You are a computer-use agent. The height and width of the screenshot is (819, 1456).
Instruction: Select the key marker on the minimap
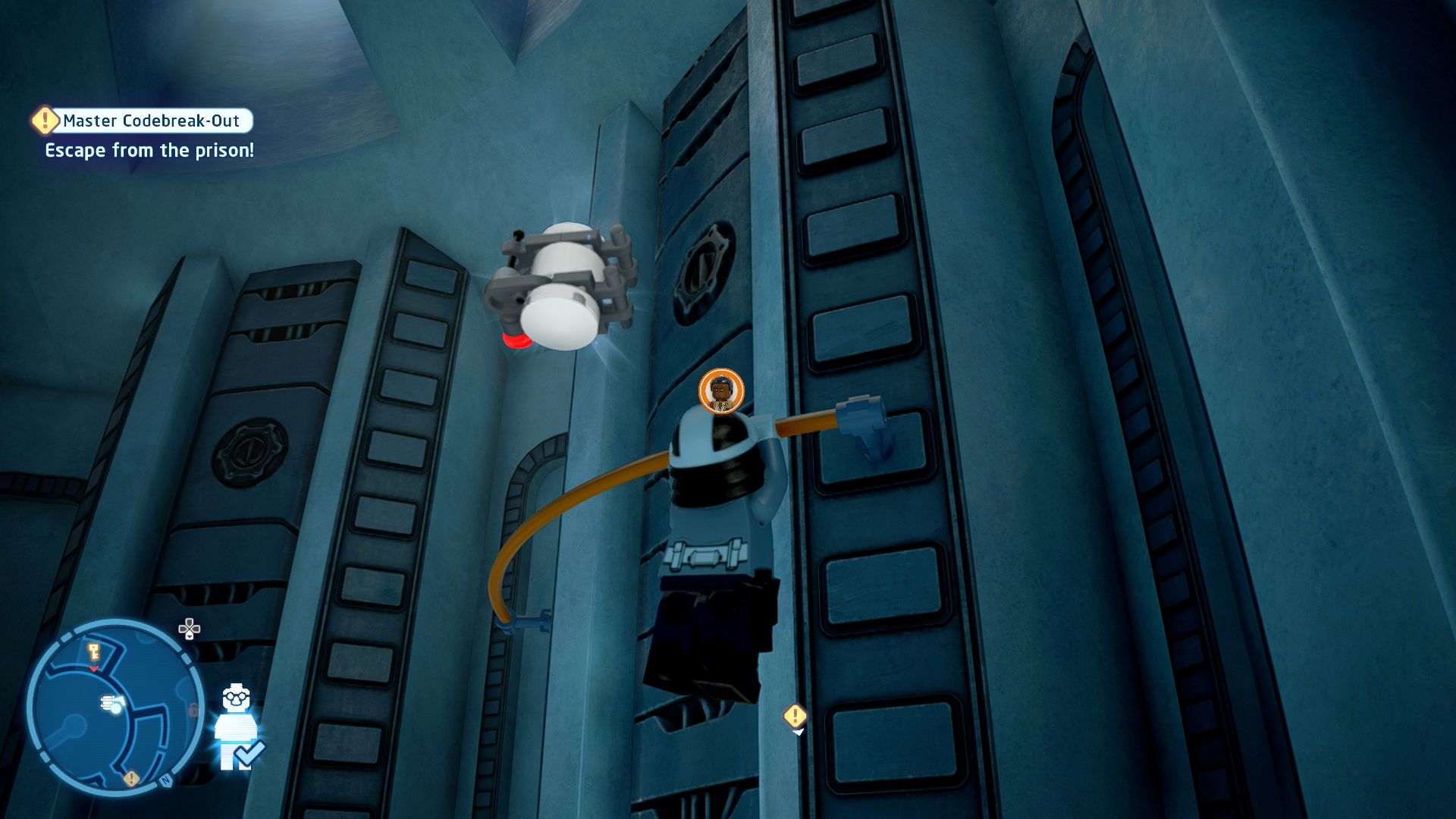(94, 651)
